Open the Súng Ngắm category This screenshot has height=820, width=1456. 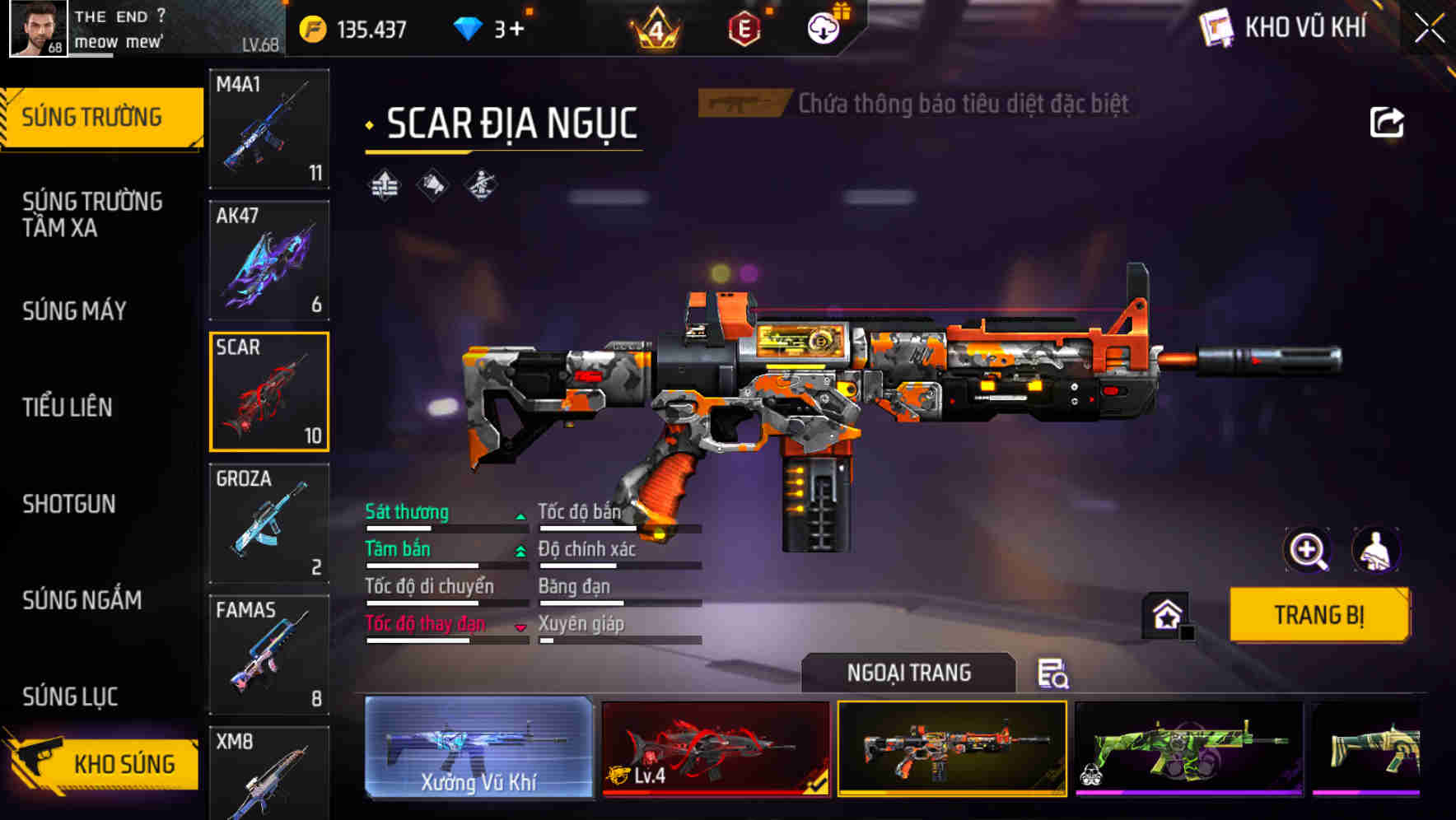[x=82, y=601]
